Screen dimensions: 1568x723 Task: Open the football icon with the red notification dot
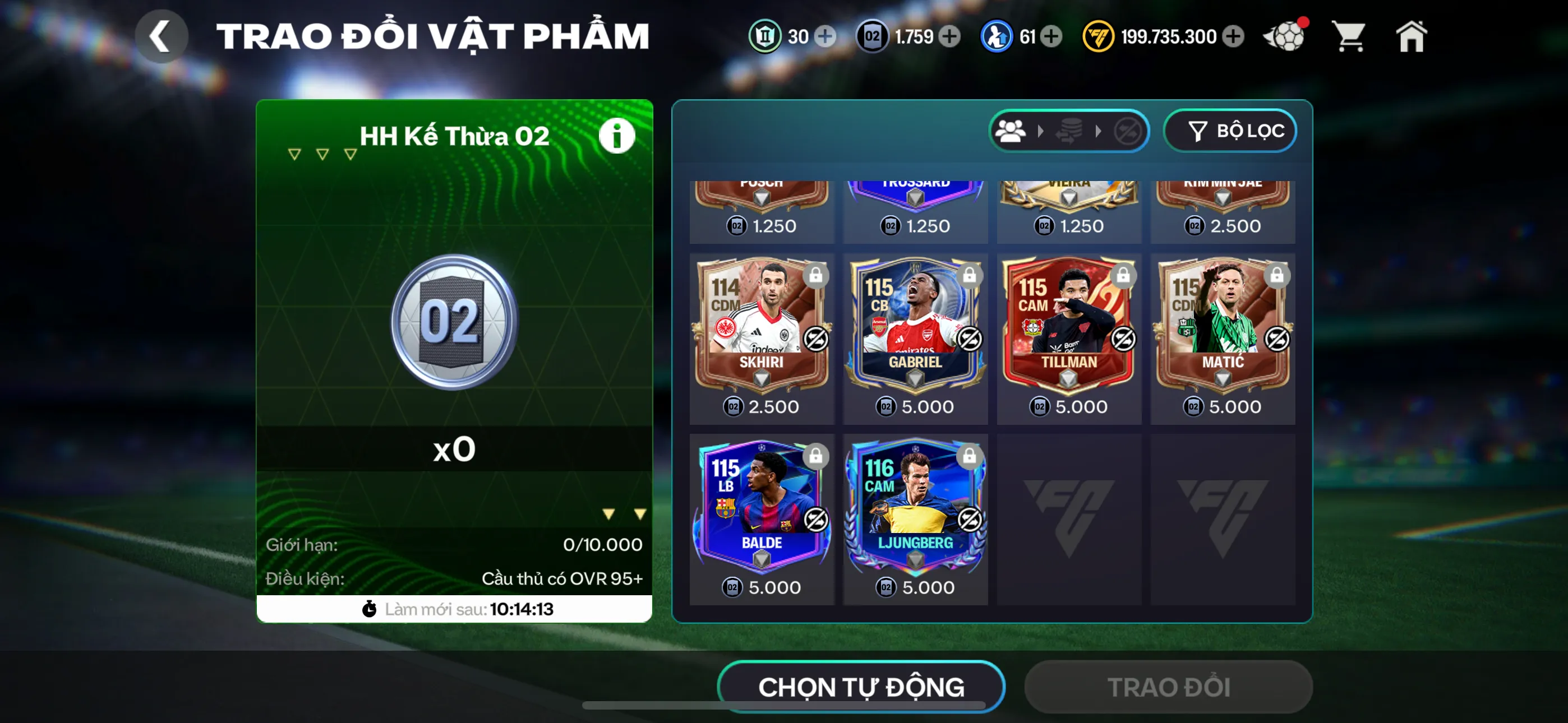1284,36
